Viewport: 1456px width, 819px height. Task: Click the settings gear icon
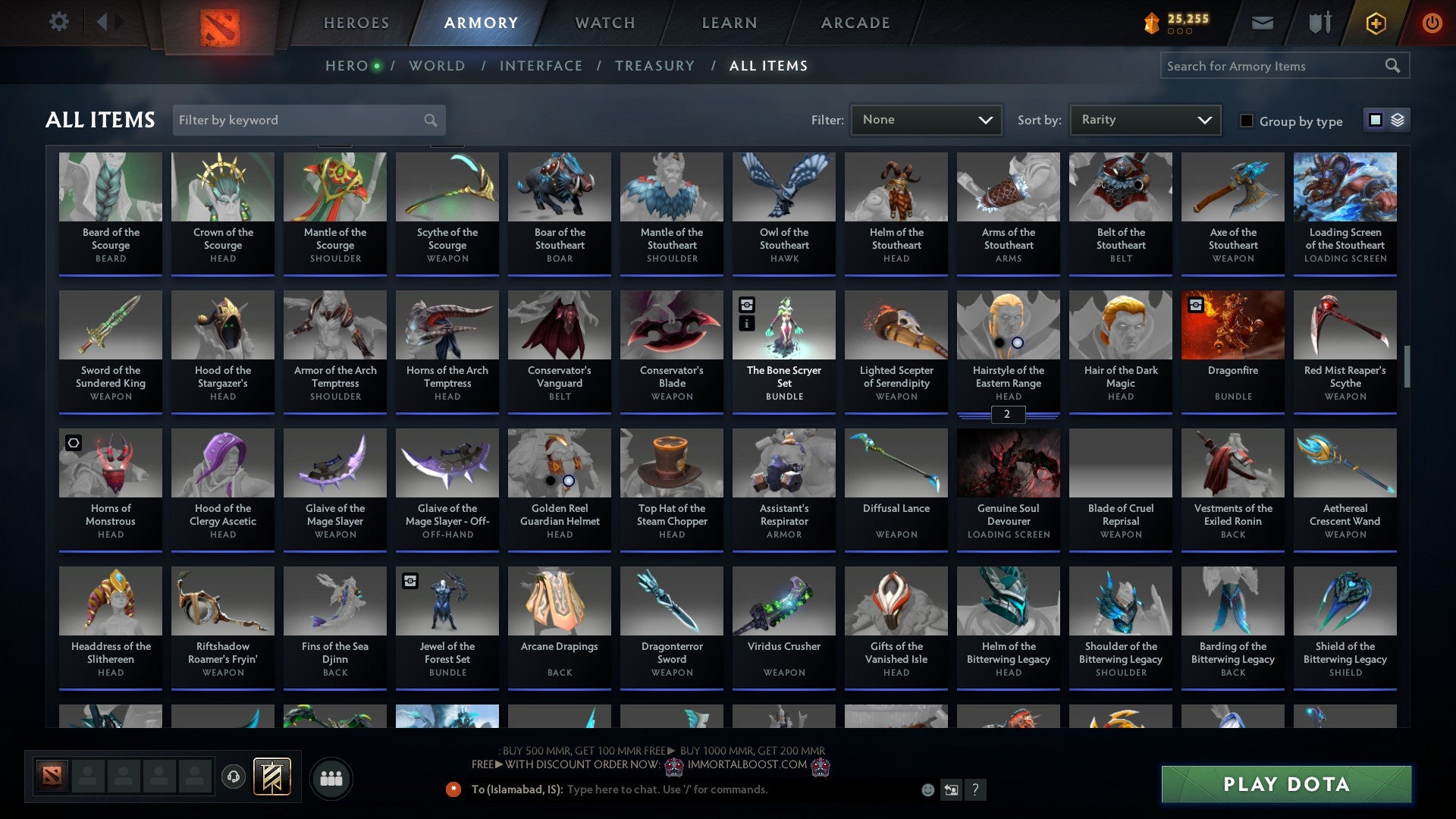click(59, 21)
